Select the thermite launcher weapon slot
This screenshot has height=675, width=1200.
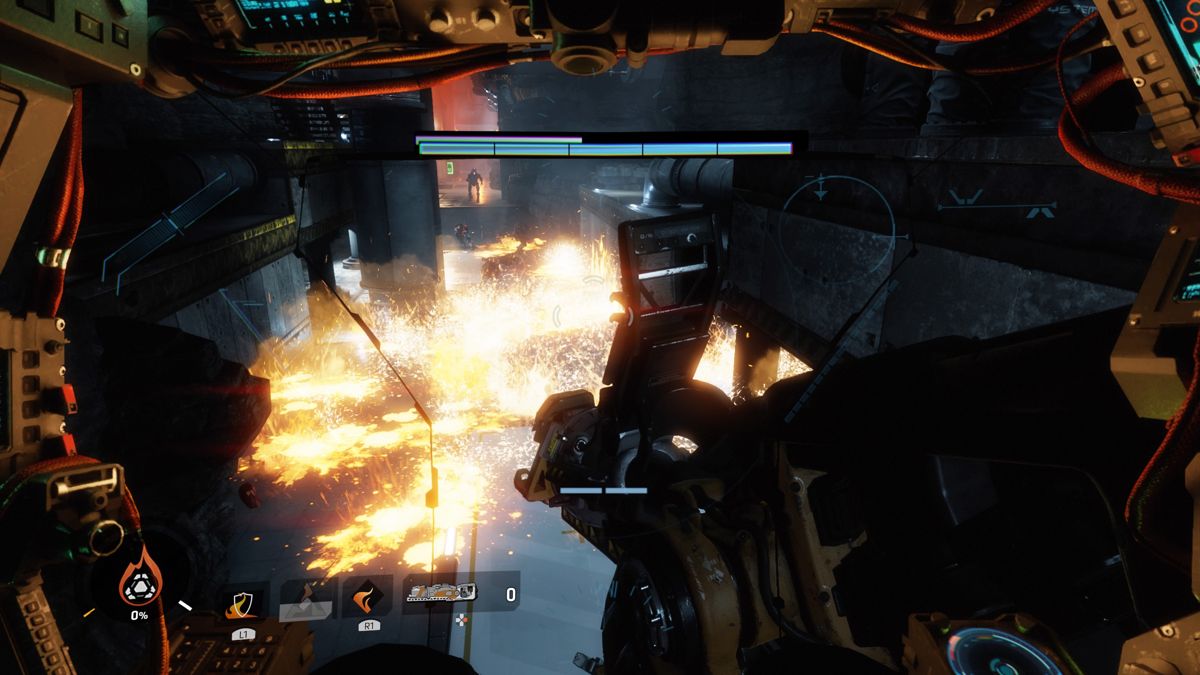[440, 594]
